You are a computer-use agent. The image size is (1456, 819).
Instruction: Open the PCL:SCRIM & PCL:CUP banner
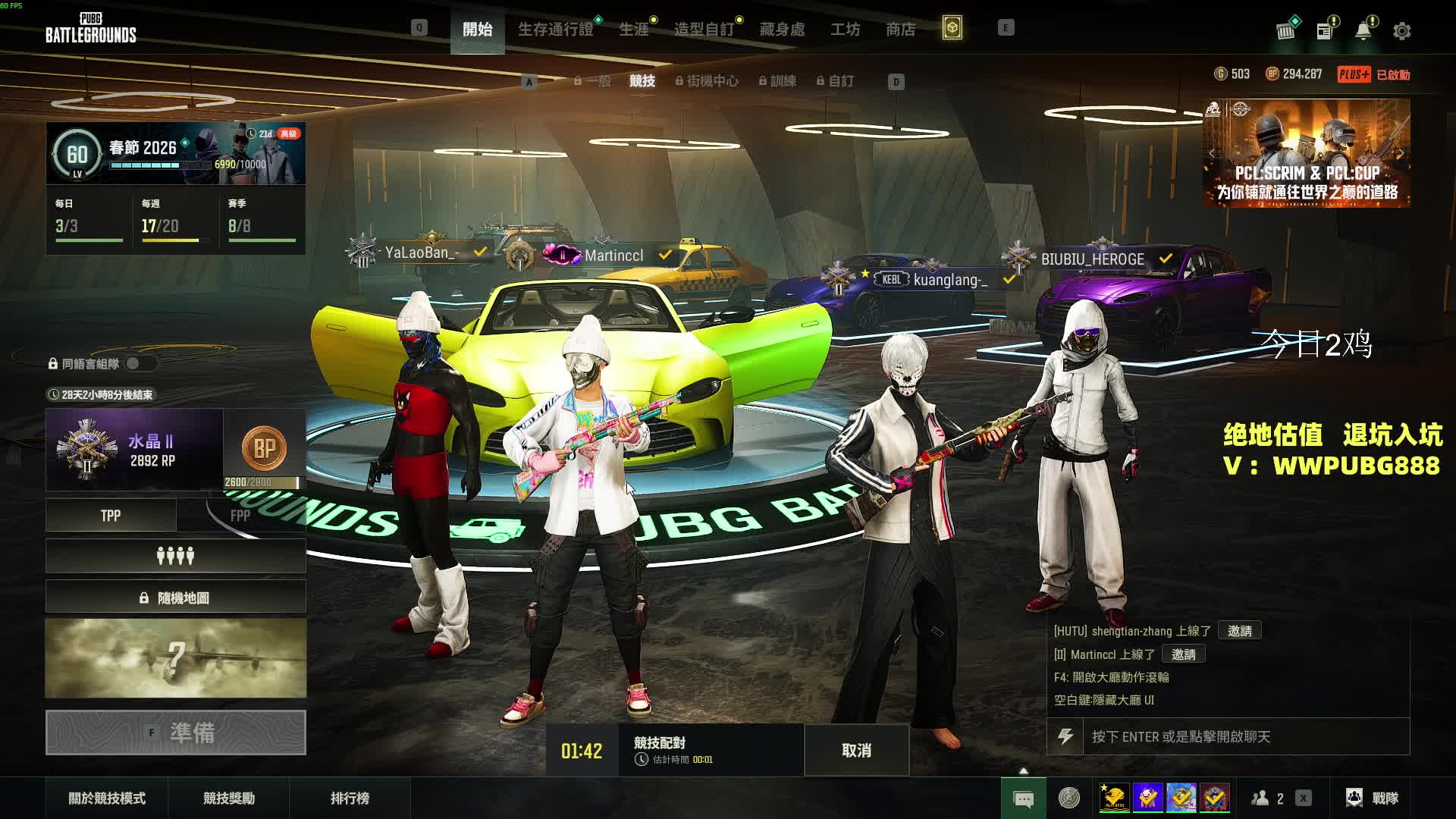(1306, 154)
